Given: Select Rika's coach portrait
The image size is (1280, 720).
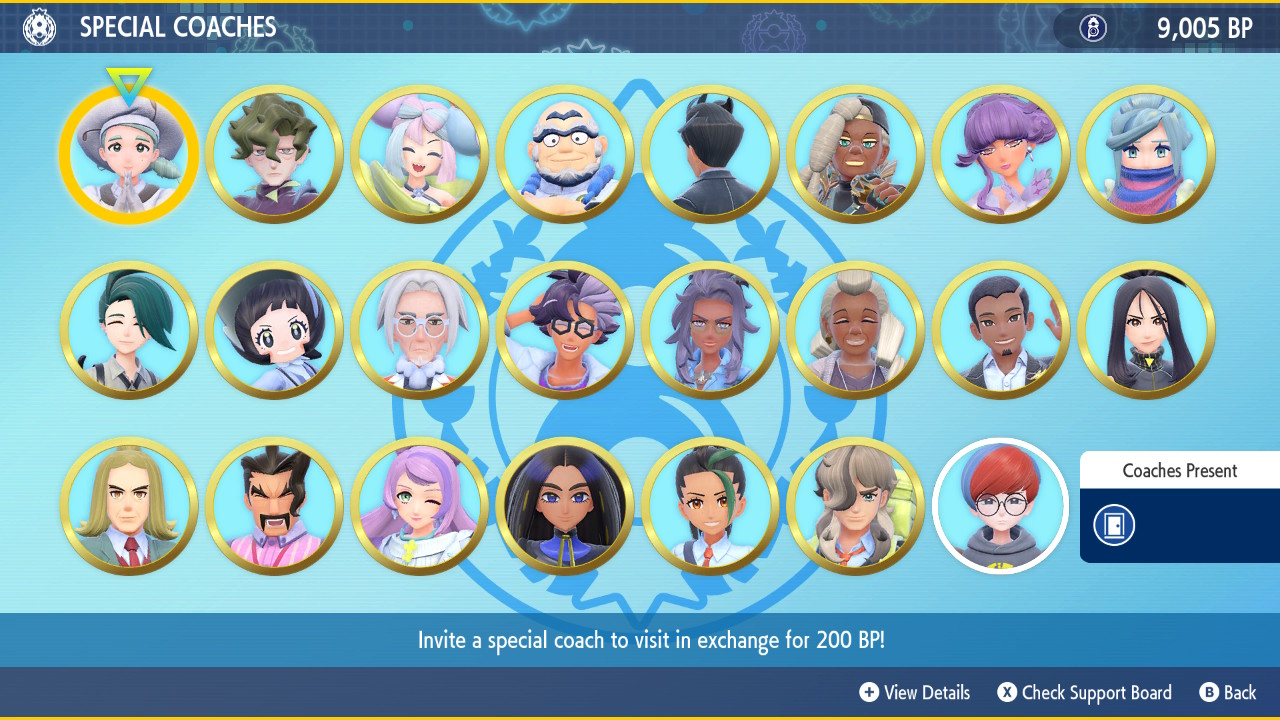Looking at the screenshot, I should click(x=129, y=329).
